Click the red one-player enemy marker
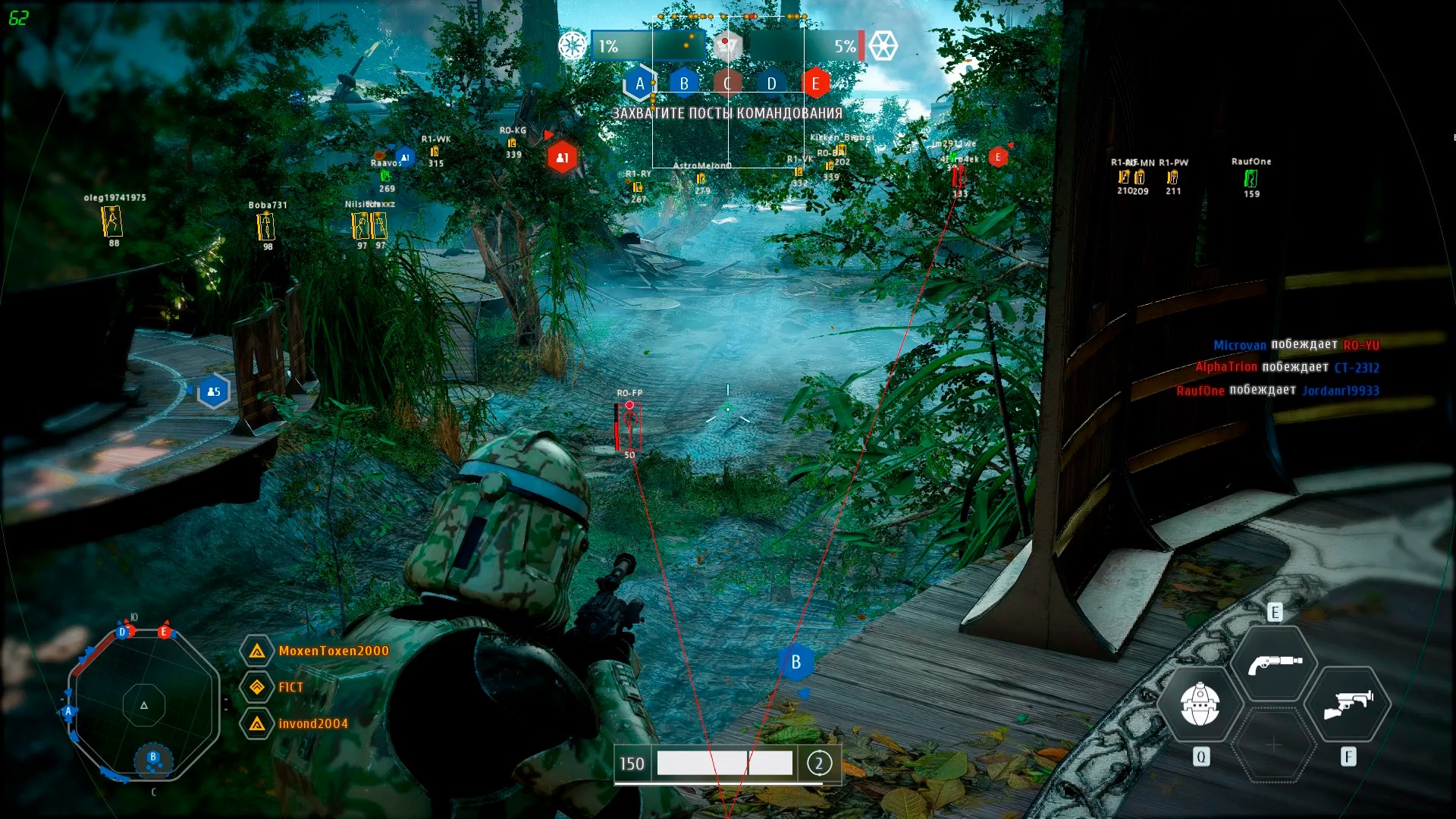The height and width of the screenshot is (819, 1456). point(562,157)
